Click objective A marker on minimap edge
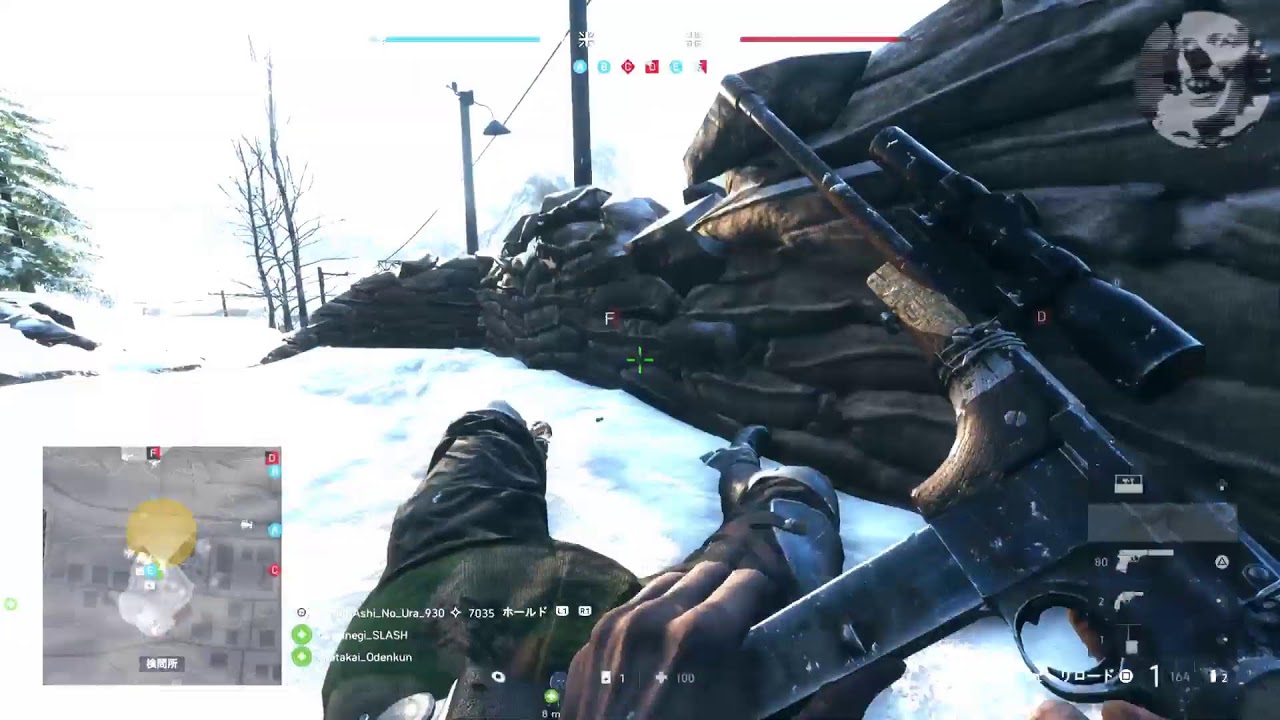Screen dimensions: 1280x720 [x=275, y=530]
